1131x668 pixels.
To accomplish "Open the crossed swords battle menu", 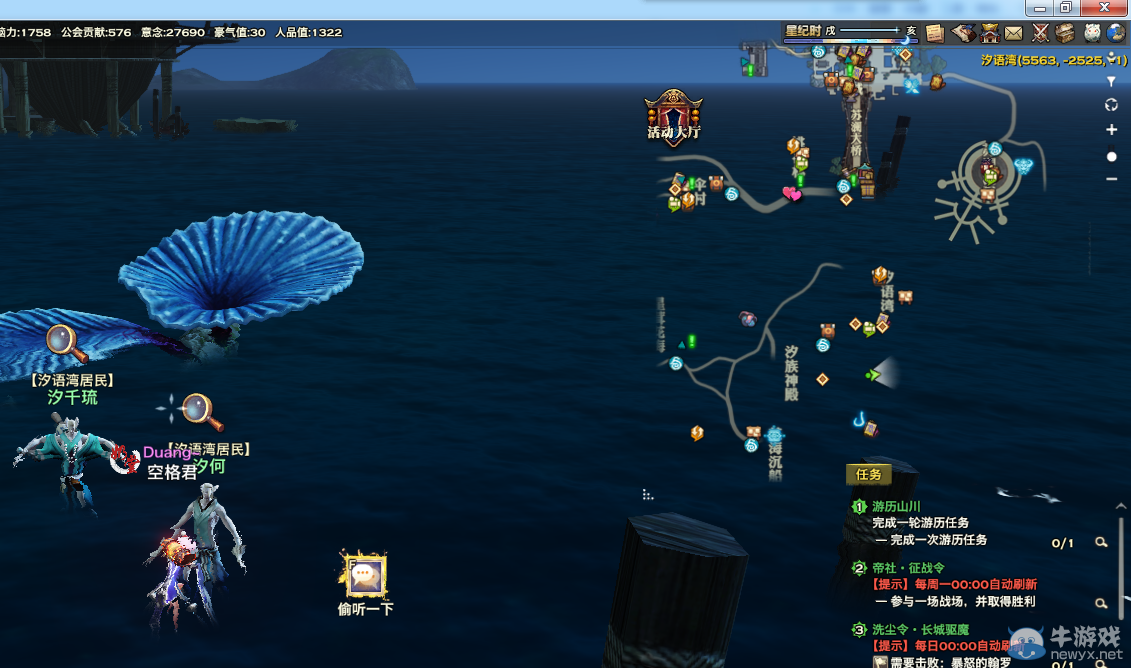I will (1040, 33).
